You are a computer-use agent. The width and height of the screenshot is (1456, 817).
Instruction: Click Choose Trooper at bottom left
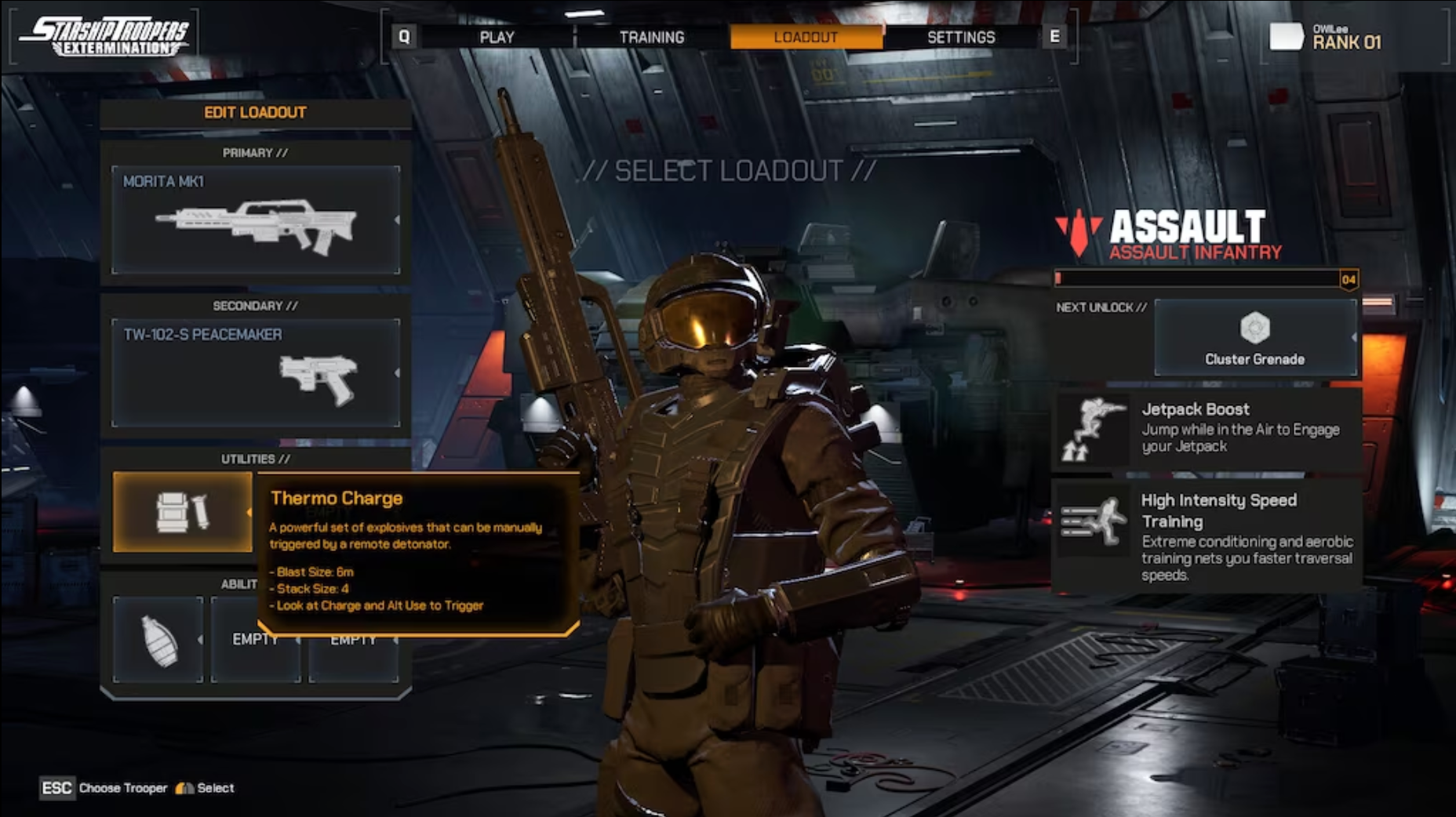click(123, 788)
